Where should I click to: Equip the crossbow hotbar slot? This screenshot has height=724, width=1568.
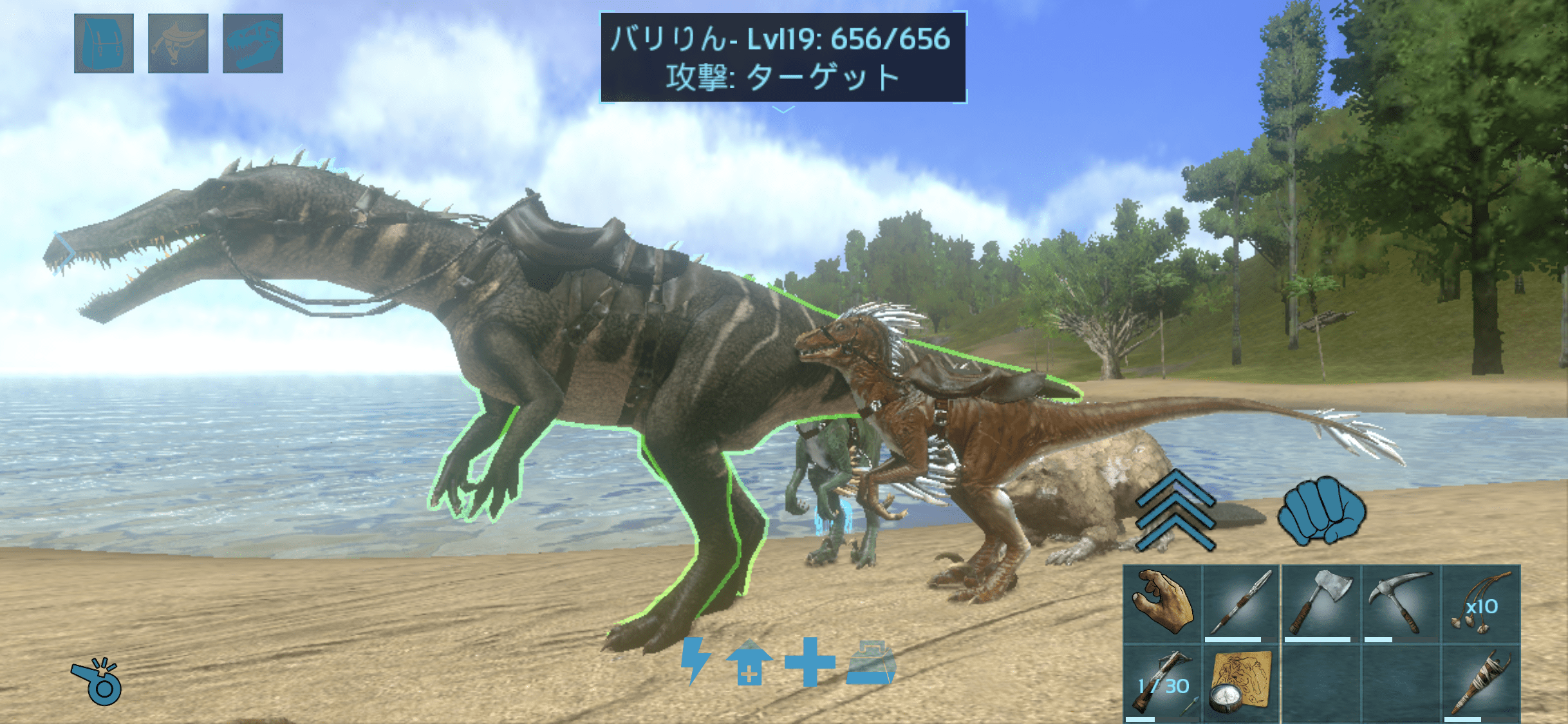coord(1162,684)
